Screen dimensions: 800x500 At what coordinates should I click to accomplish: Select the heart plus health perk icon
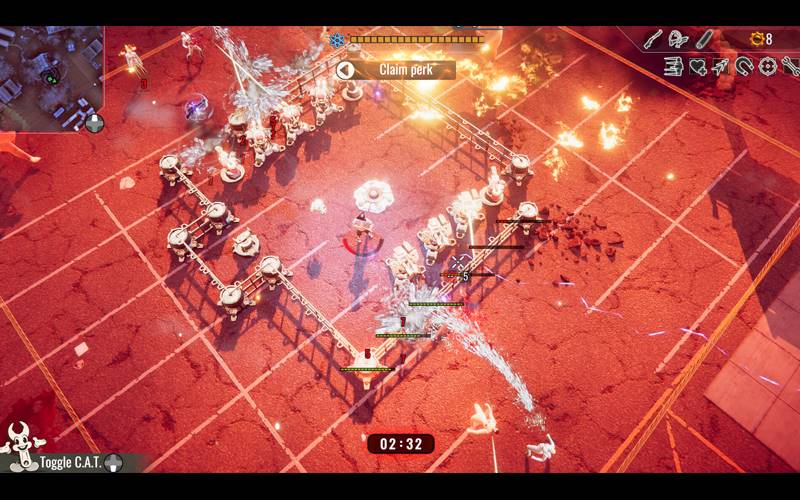697,67
